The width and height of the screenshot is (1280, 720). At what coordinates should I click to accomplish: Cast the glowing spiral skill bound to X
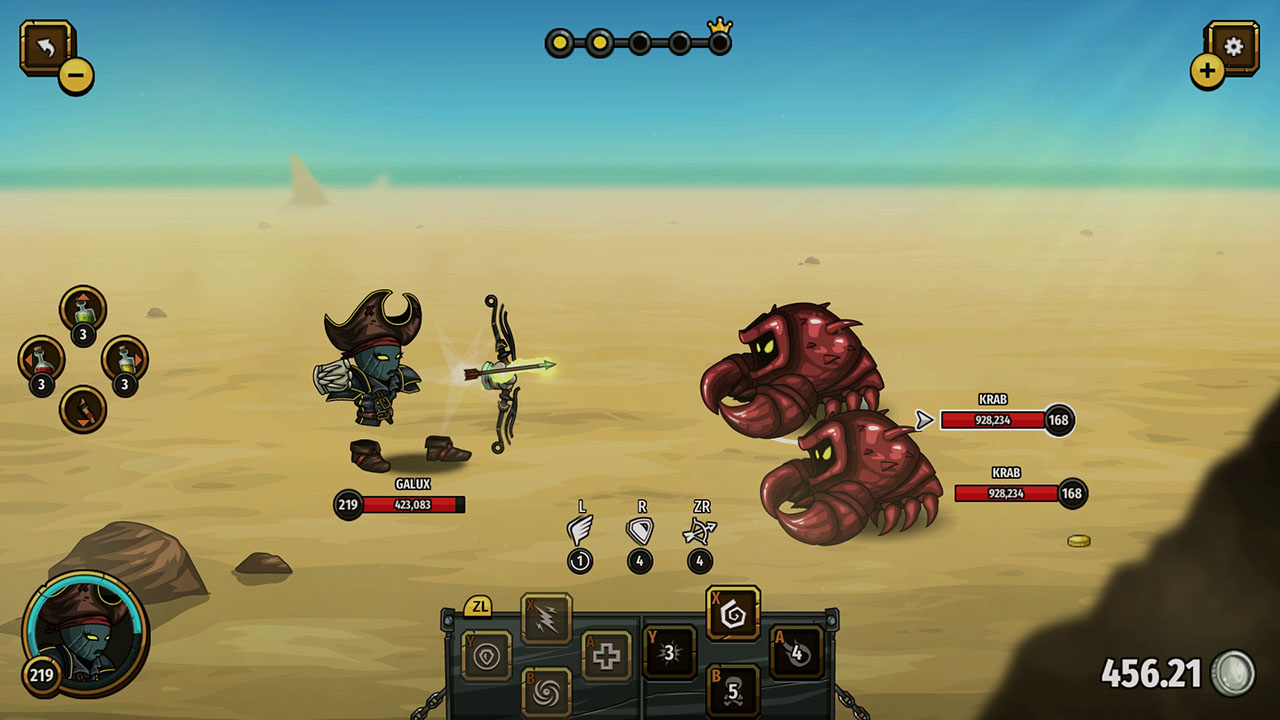point(732,614)
